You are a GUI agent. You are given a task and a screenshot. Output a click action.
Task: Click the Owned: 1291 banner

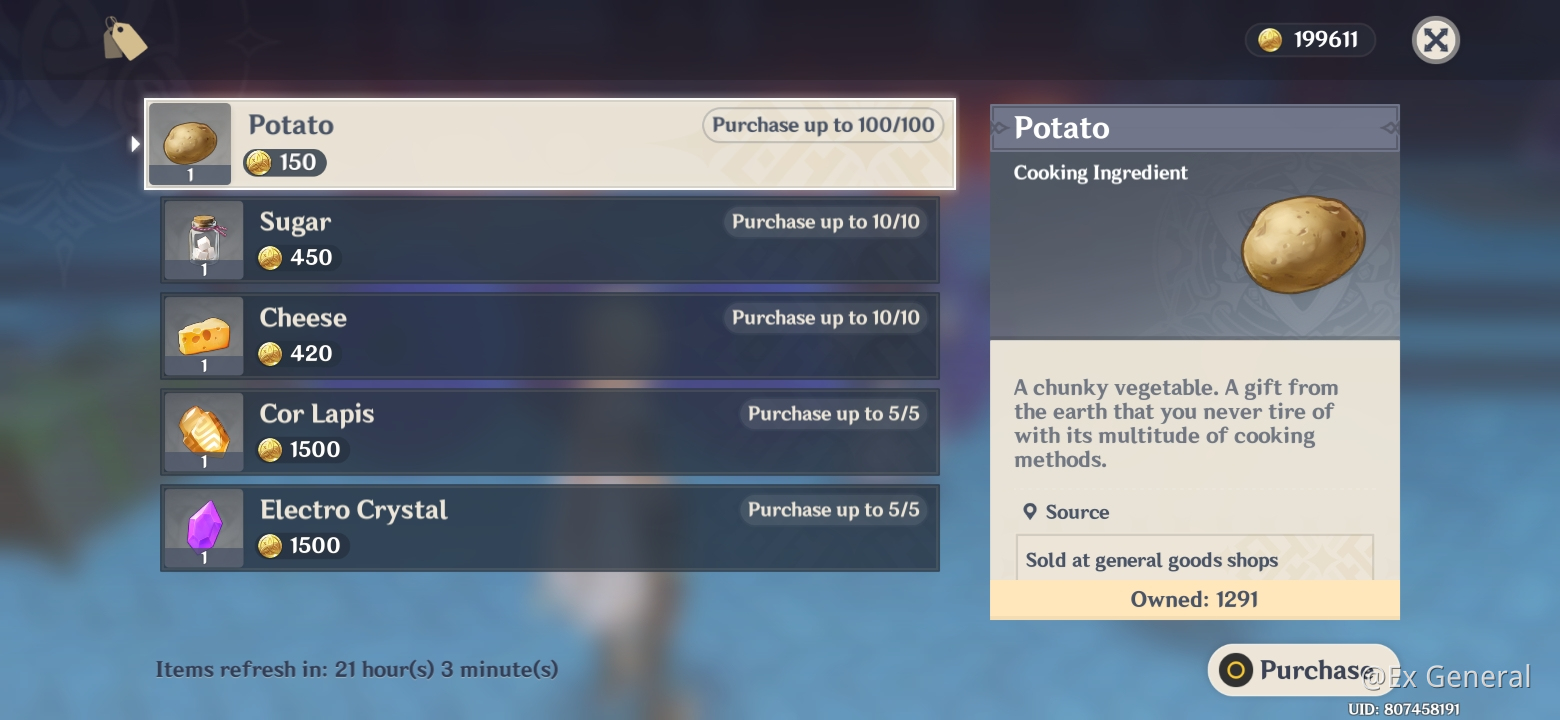click(x=1194, y=599)
